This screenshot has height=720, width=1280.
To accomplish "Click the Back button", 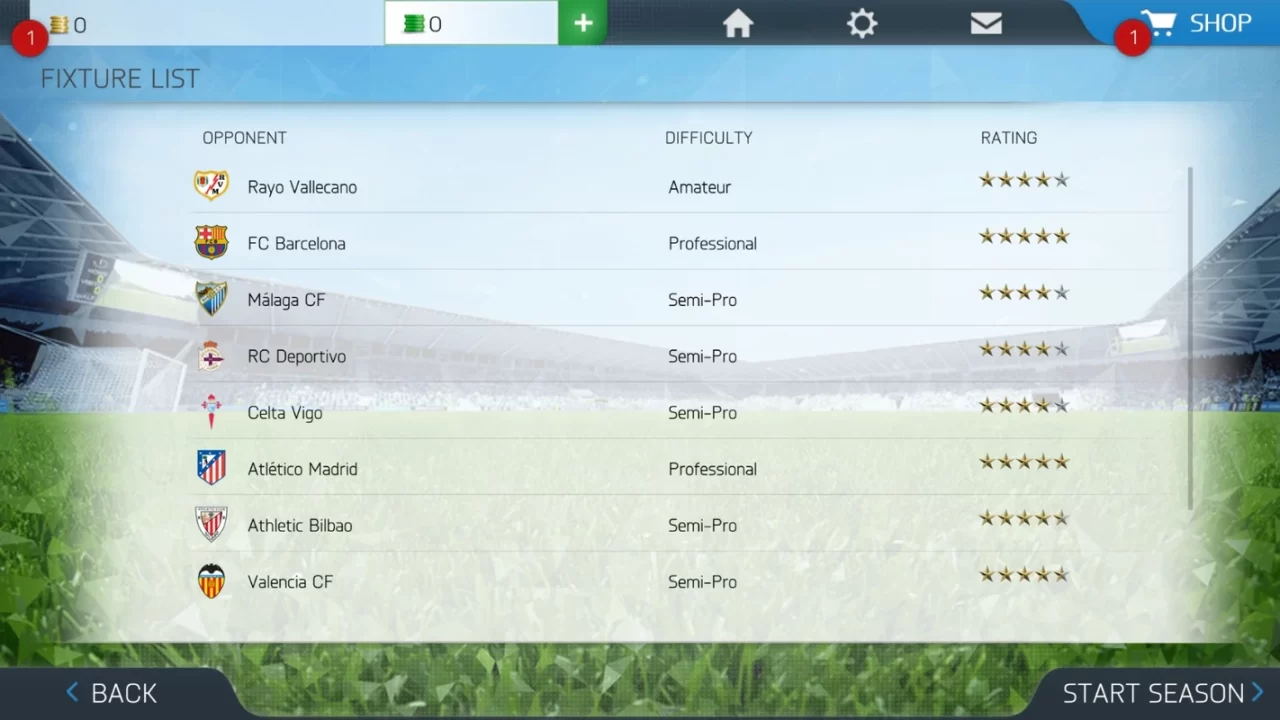I will [x=111, y=692].
